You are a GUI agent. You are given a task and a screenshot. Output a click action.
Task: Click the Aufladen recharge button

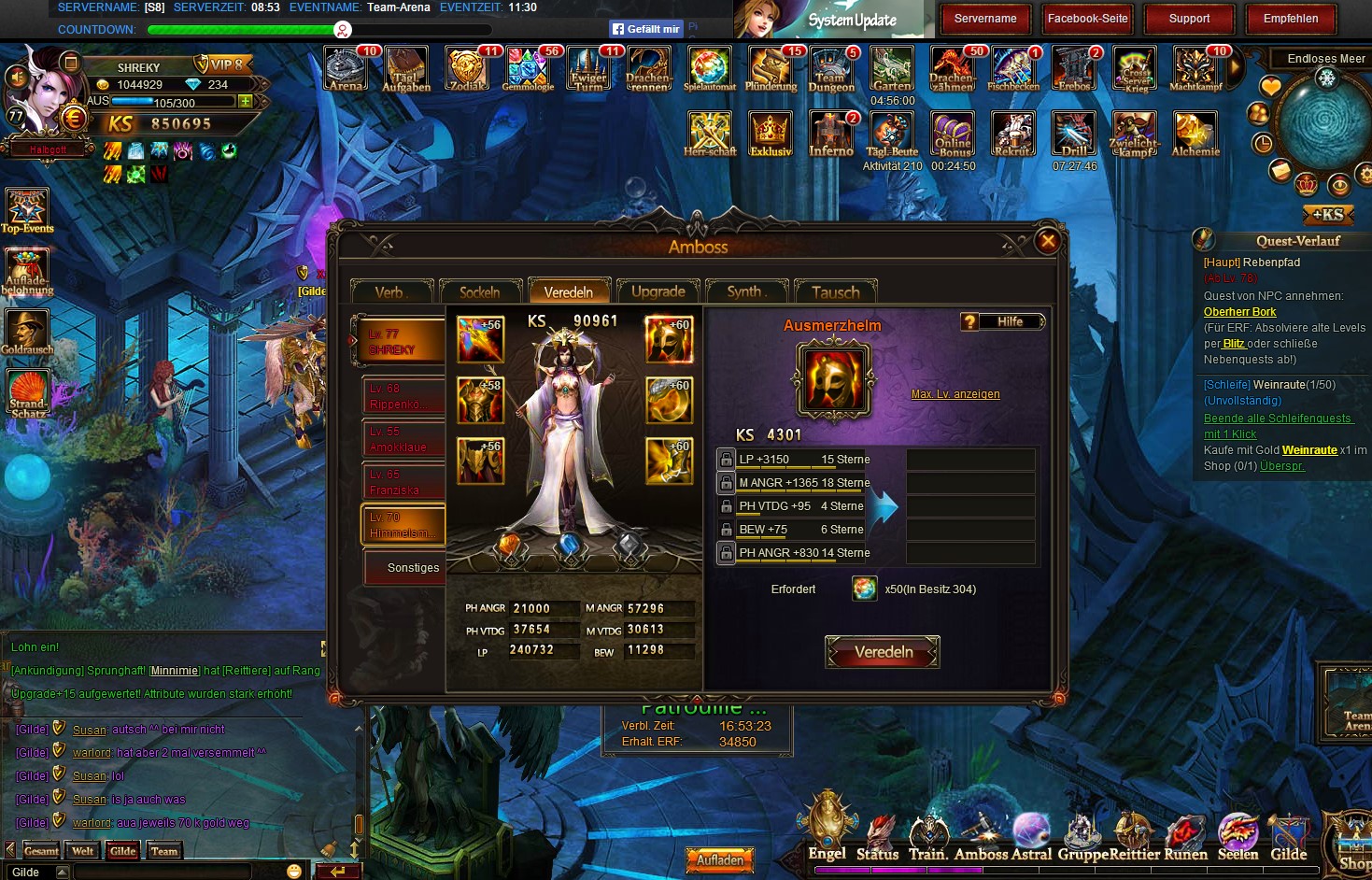pos(720,860)
